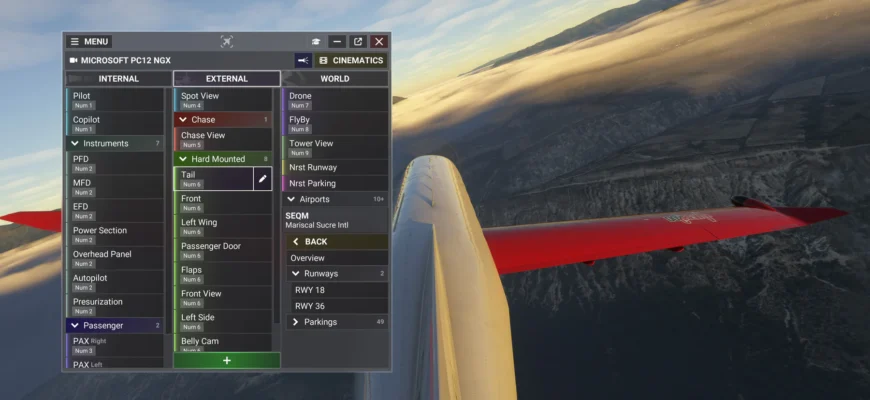Select the Tower View camera
The height and width of the screenshot is (400, 870).
pos(335,147)
